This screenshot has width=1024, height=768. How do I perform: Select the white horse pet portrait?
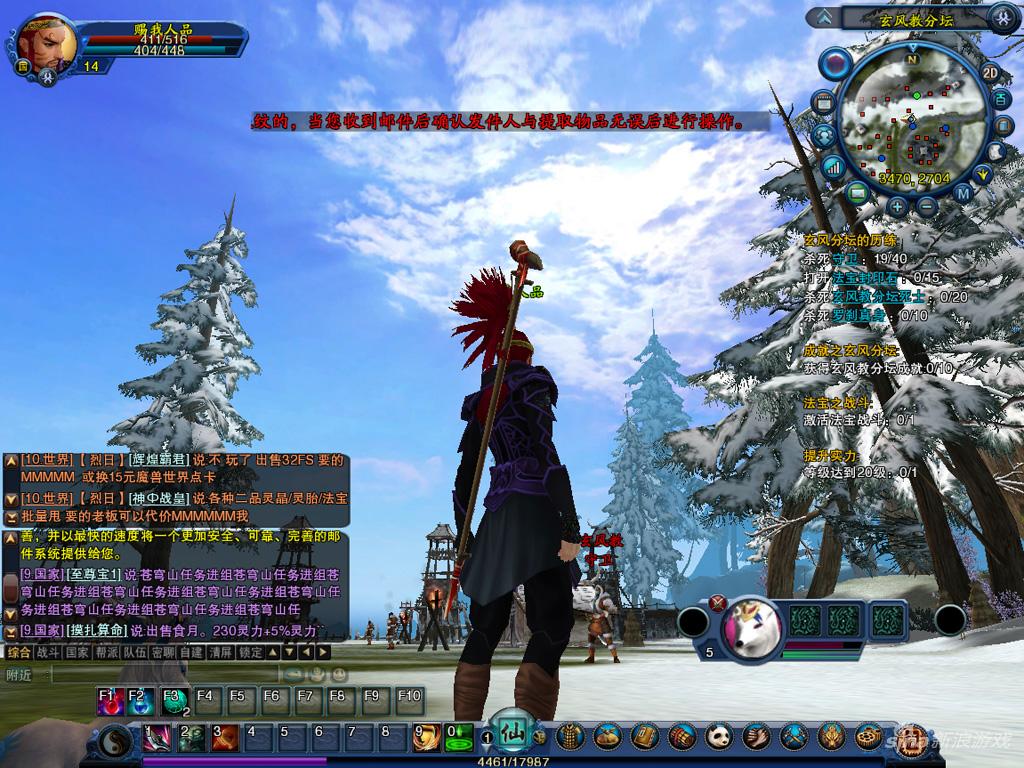[x=752, y=629]
